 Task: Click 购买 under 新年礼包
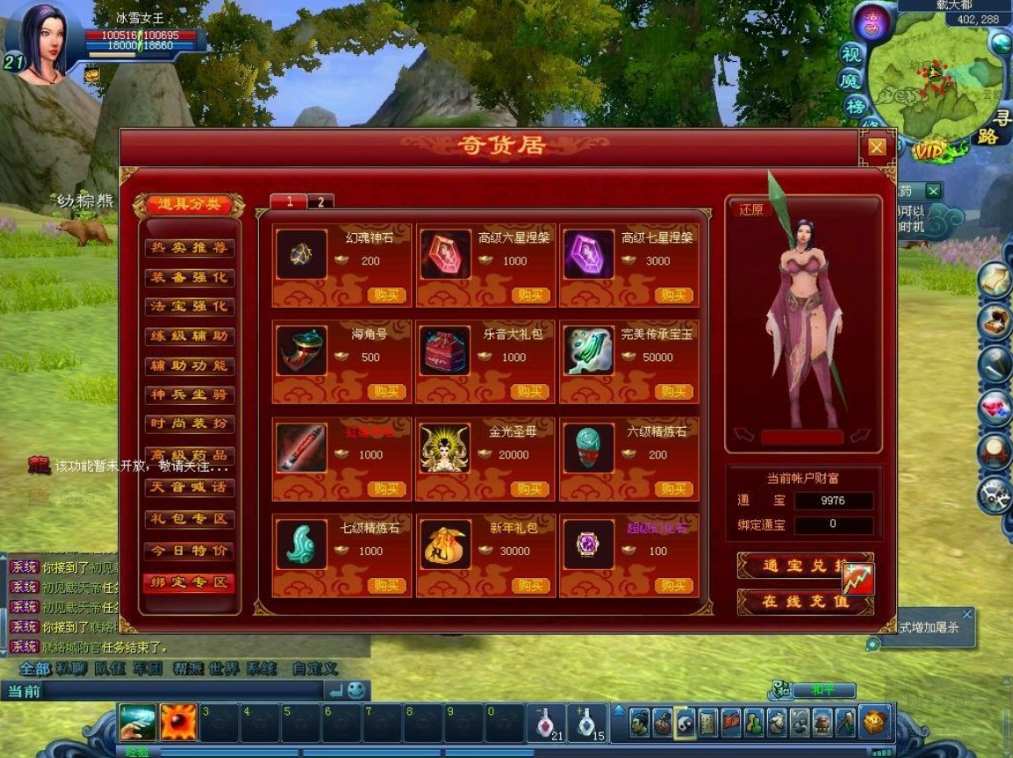[x=530, y=585]
